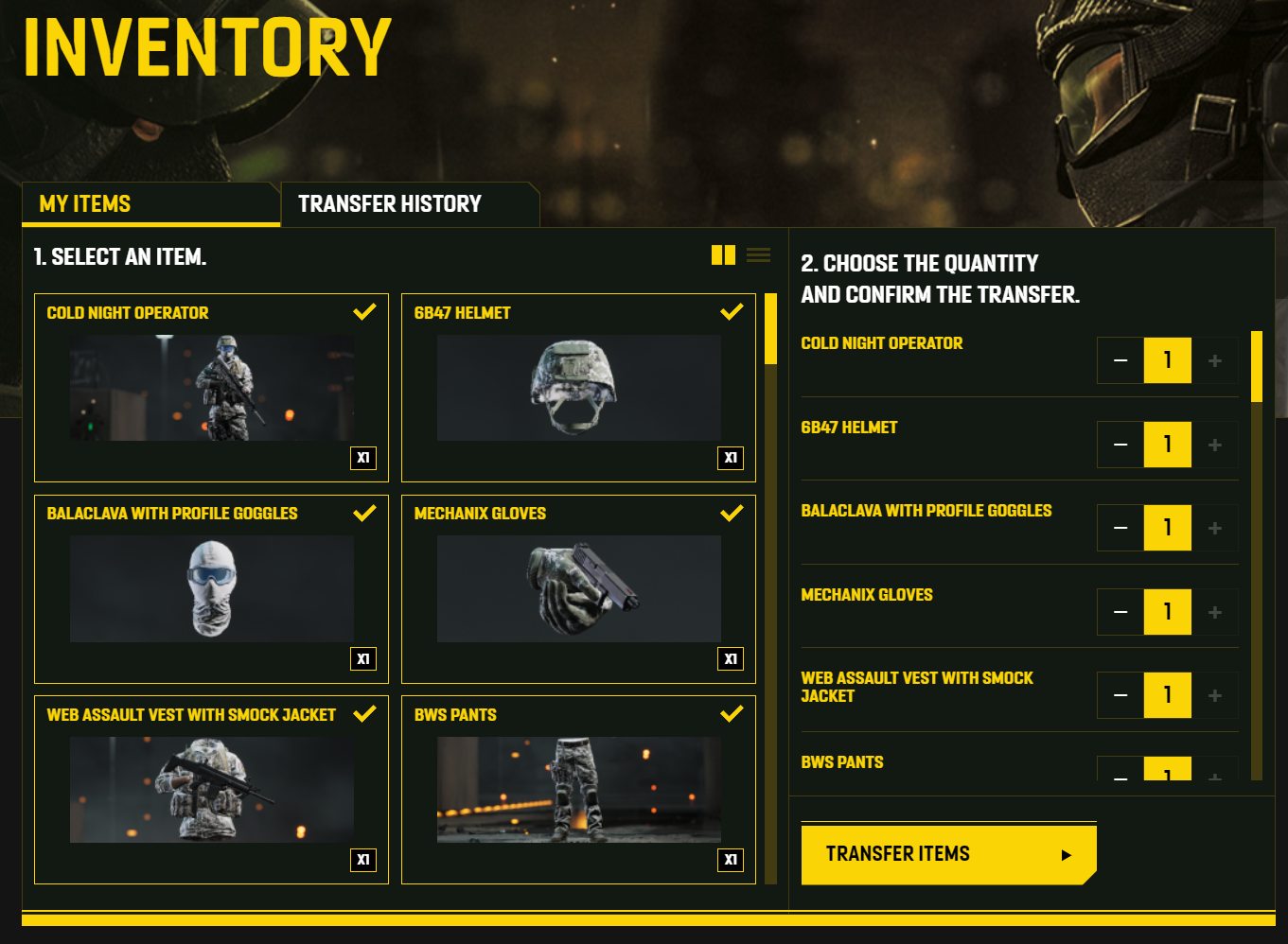
Task: Decrease Cold Night Operator quantity
Action: coord(1120,360)
